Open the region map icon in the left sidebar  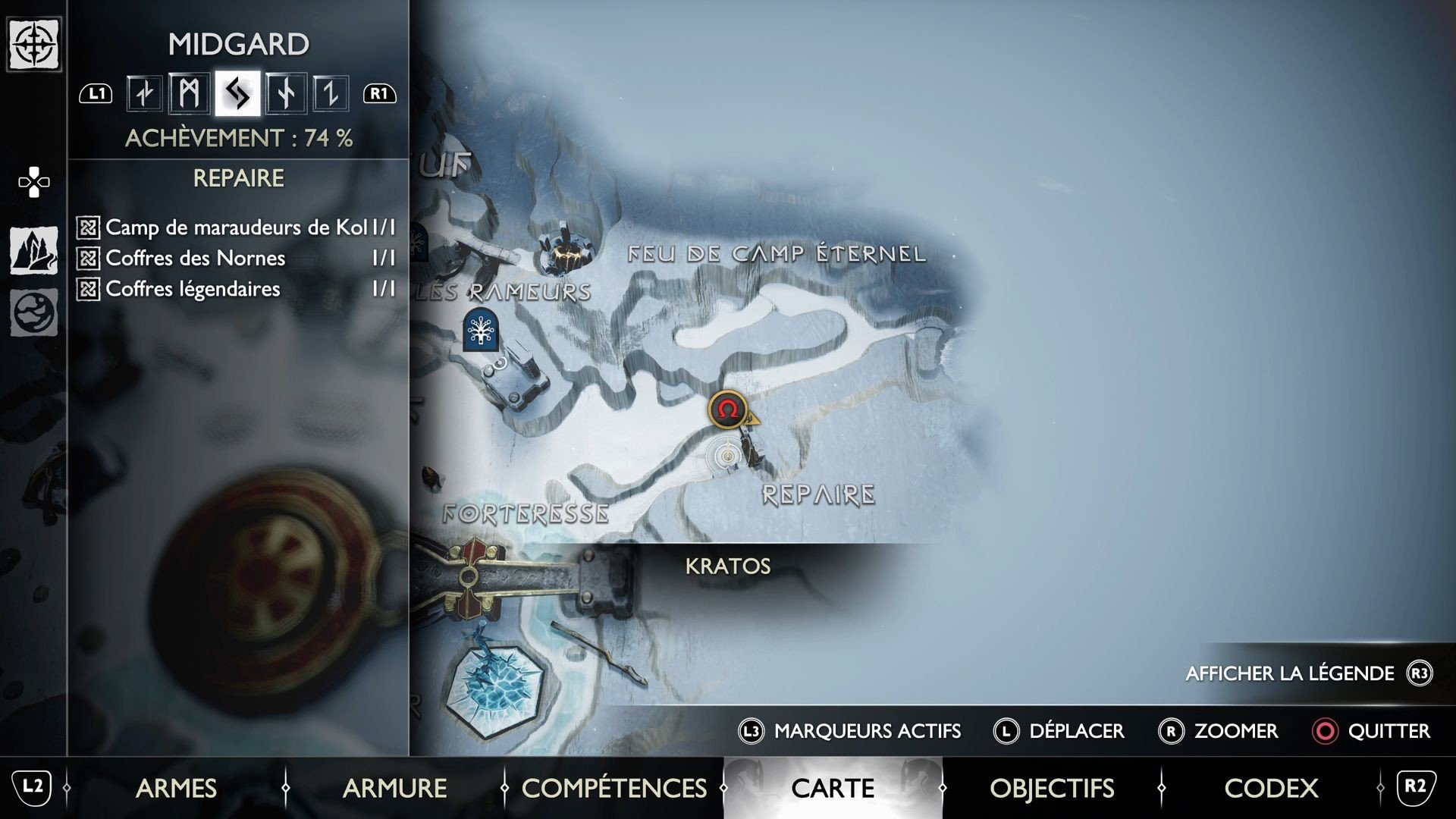point(33,250)
